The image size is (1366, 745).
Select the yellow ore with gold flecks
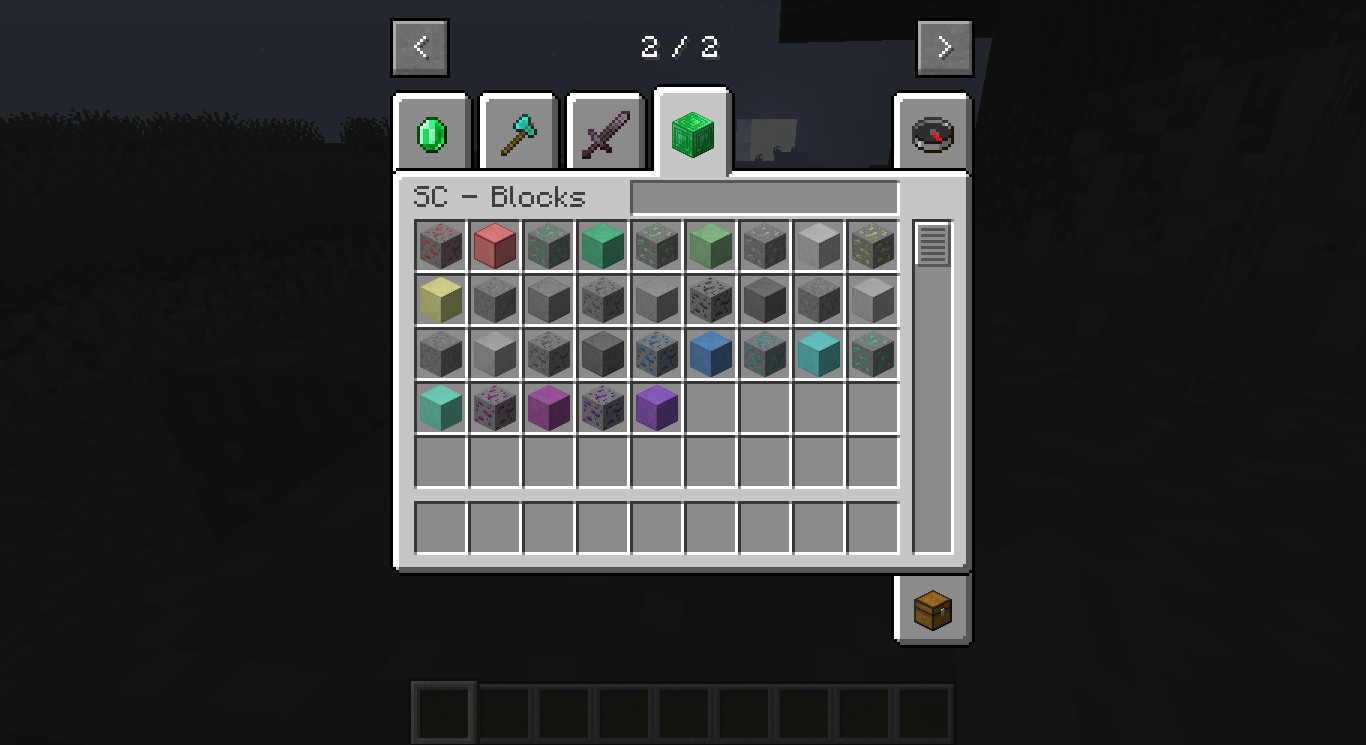872,246
